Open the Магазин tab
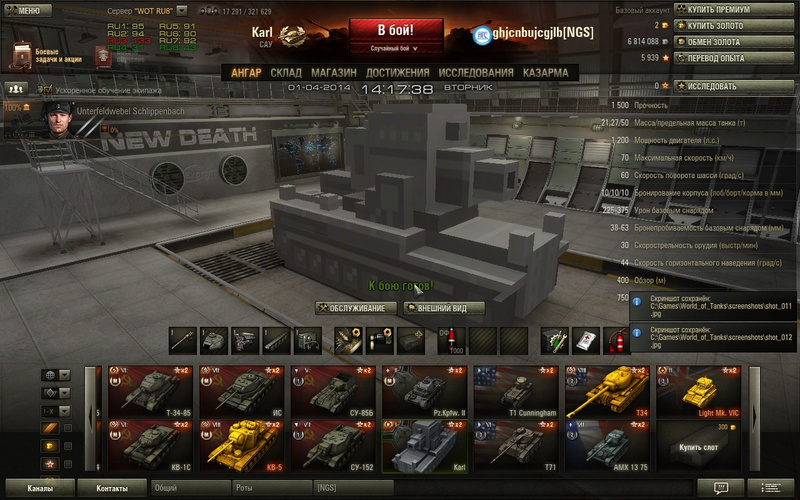800x500 pixels. pyautogui.click(x=333, y=73)
